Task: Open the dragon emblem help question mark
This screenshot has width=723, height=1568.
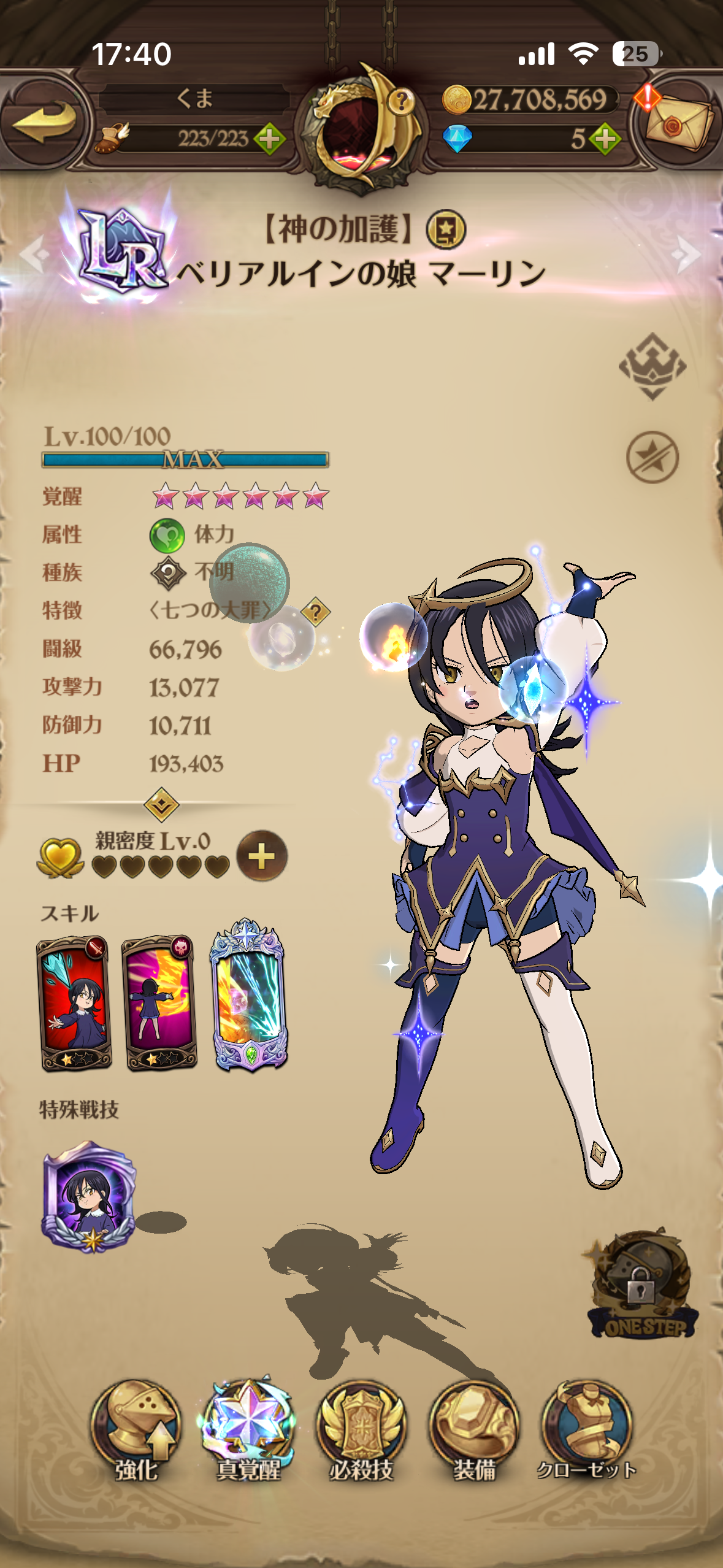Action: [x=401, y=99]
